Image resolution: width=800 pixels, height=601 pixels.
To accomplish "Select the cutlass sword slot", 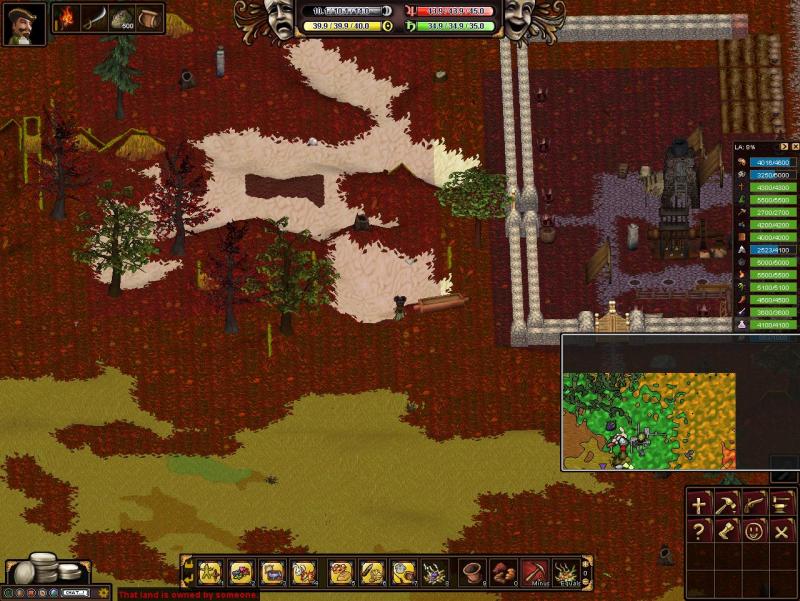I will 94,19.
